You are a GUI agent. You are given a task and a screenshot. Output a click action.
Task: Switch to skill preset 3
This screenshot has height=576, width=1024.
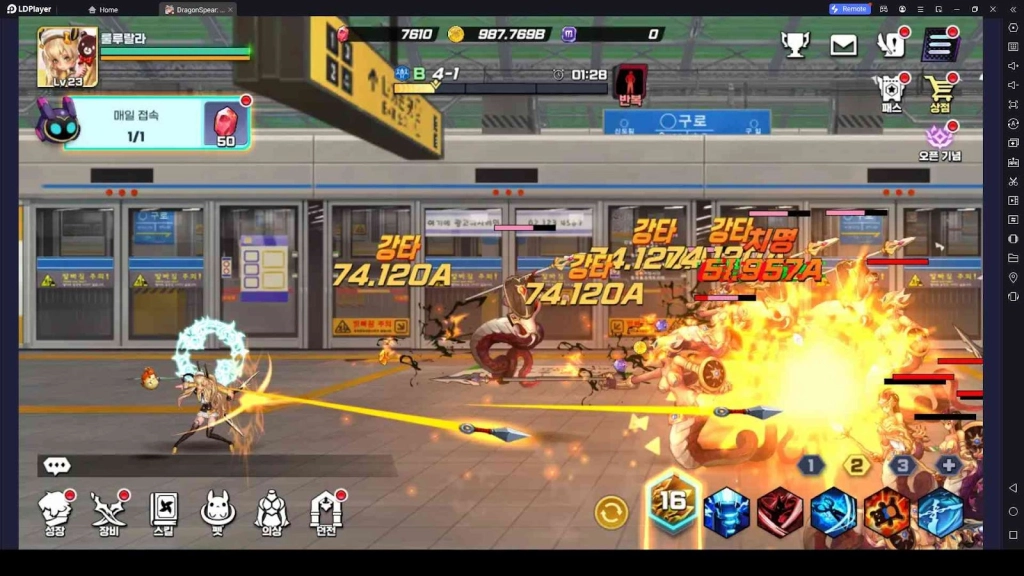903,465
